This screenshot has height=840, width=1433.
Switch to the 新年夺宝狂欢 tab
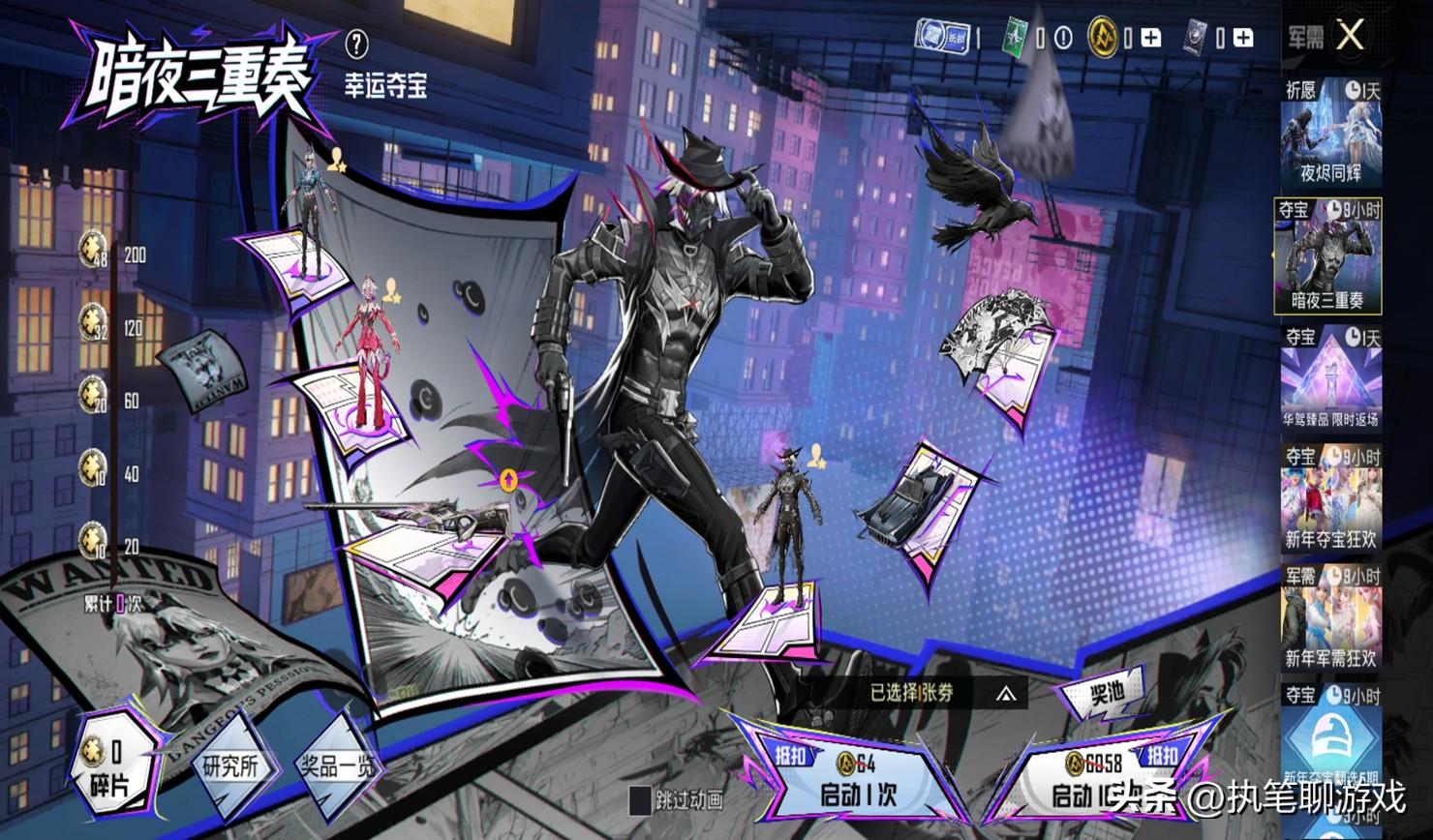click(x=1330, y=497)
